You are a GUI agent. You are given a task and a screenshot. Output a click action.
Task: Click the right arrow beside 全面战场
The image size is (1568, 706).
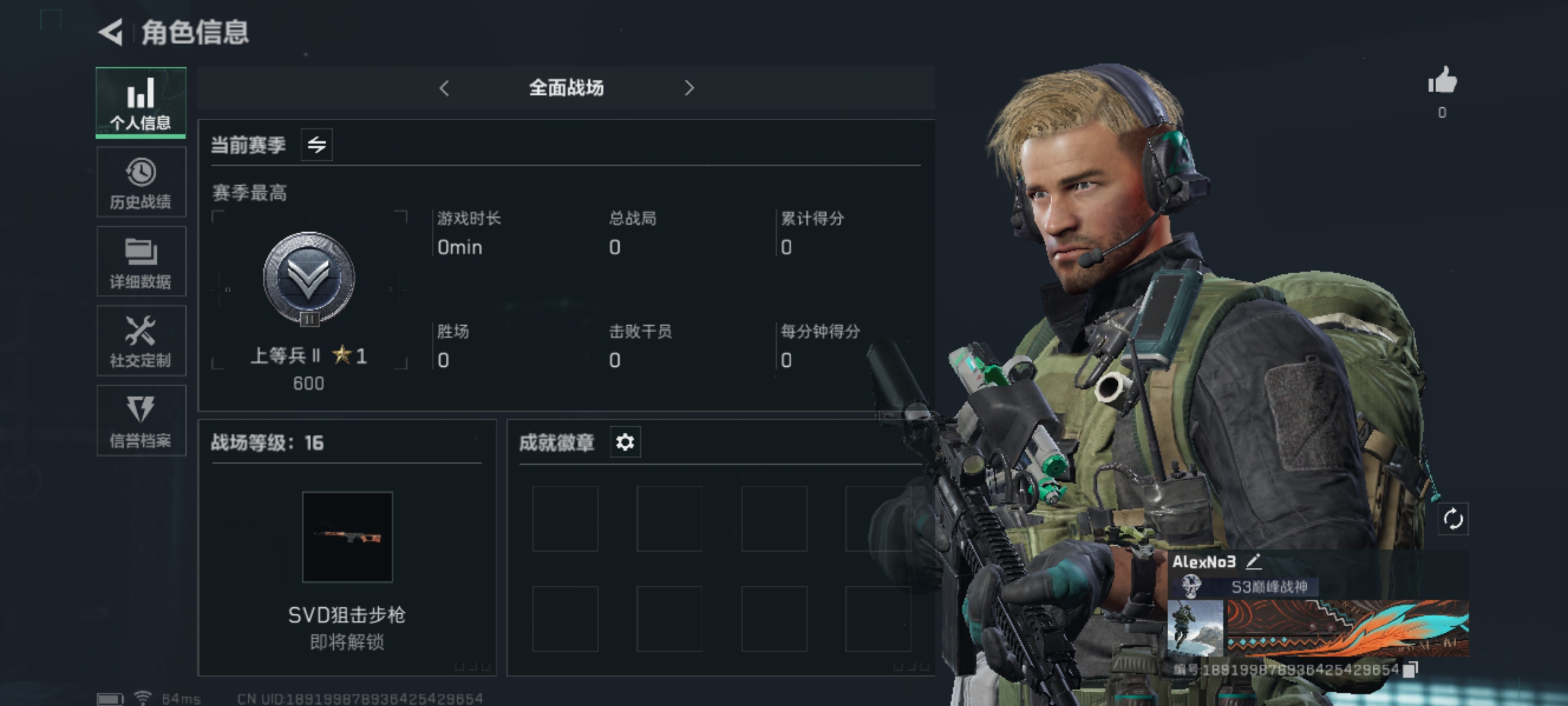coord(689,88)
